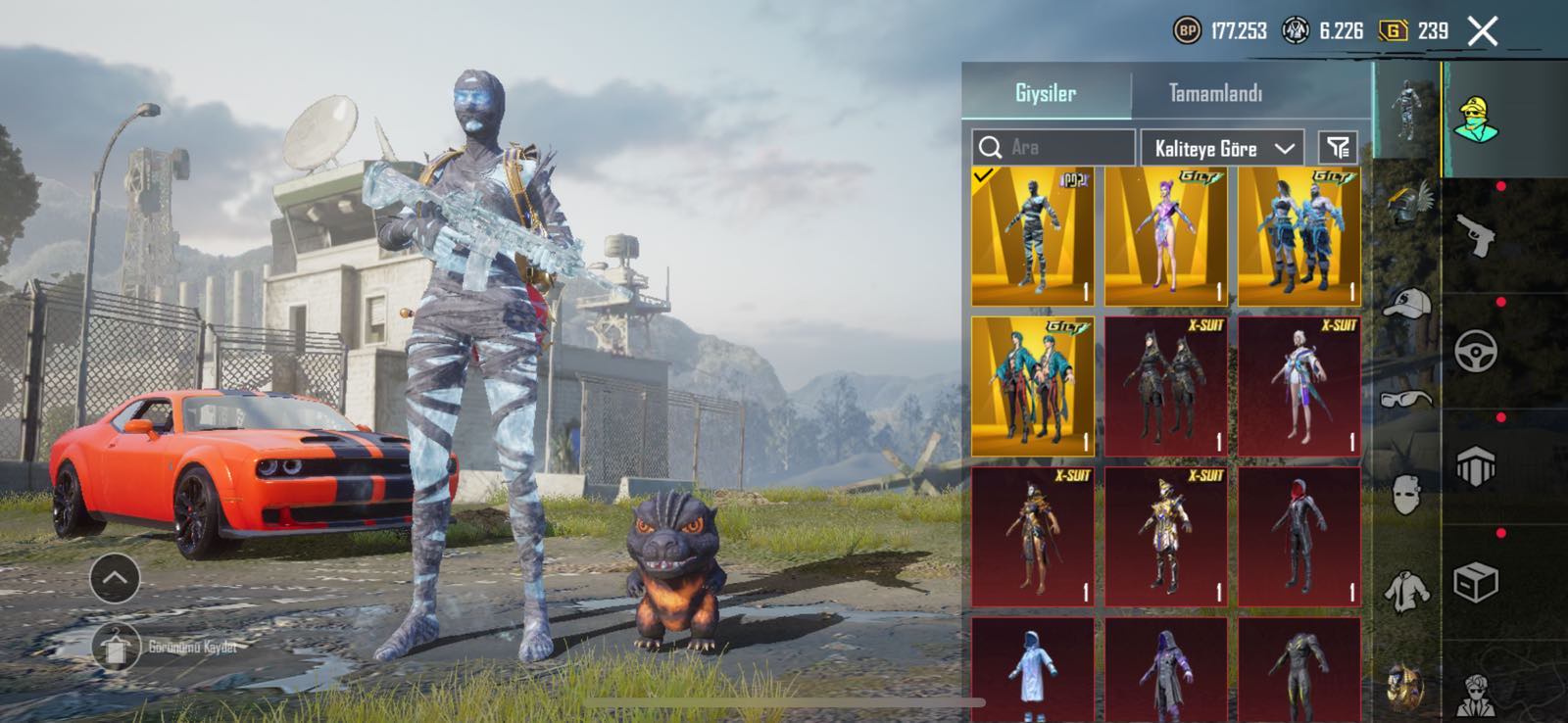The image size is (1568, 723).
Task: Show the sunglasses eyewear category
Action: coord(1407,398)
